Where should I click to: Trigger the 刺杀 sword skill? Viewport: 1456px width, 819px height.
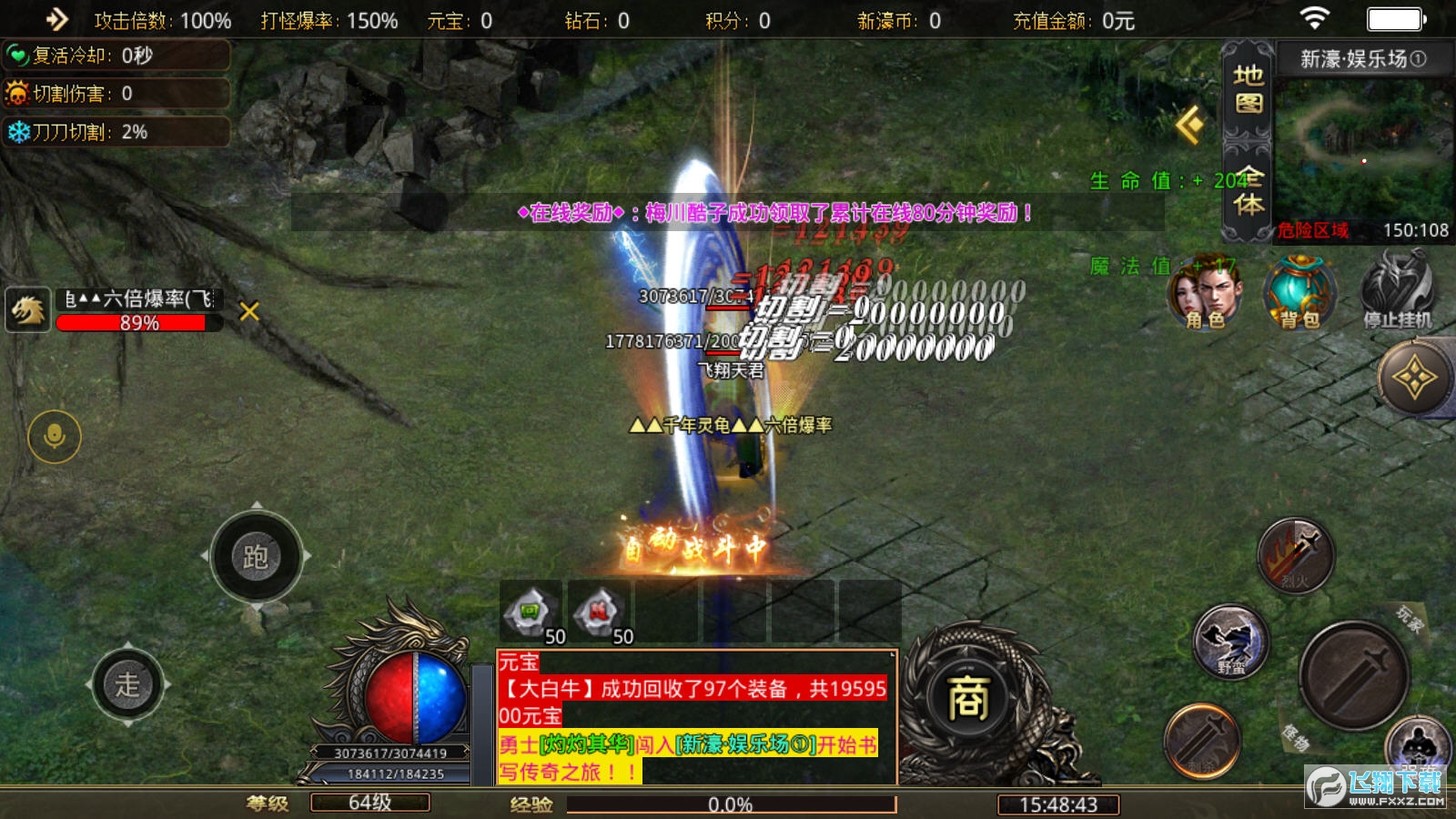point(1201,742)
